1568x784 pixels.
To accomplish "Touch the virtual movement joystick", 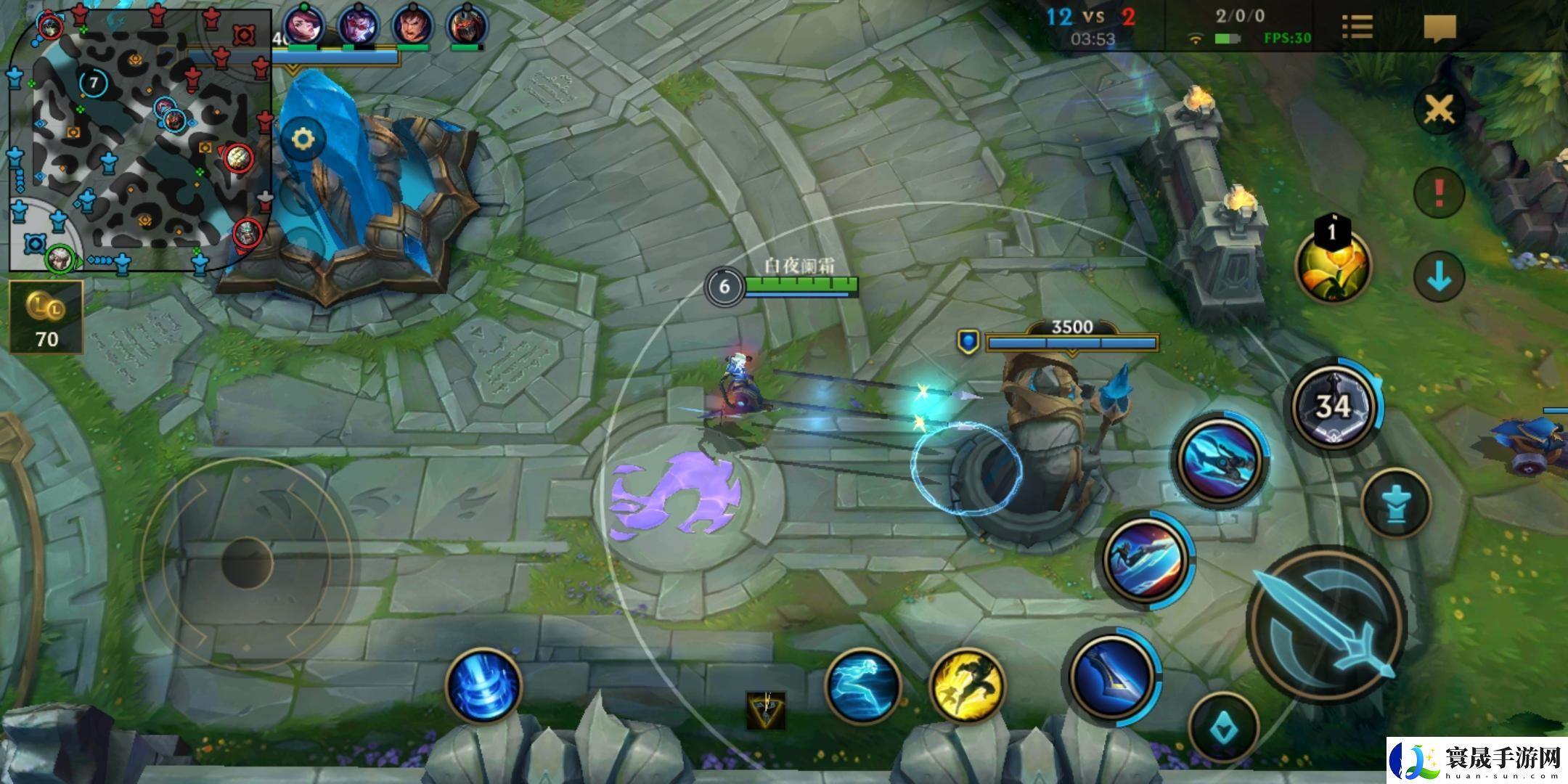I will [x=247, y=563].
